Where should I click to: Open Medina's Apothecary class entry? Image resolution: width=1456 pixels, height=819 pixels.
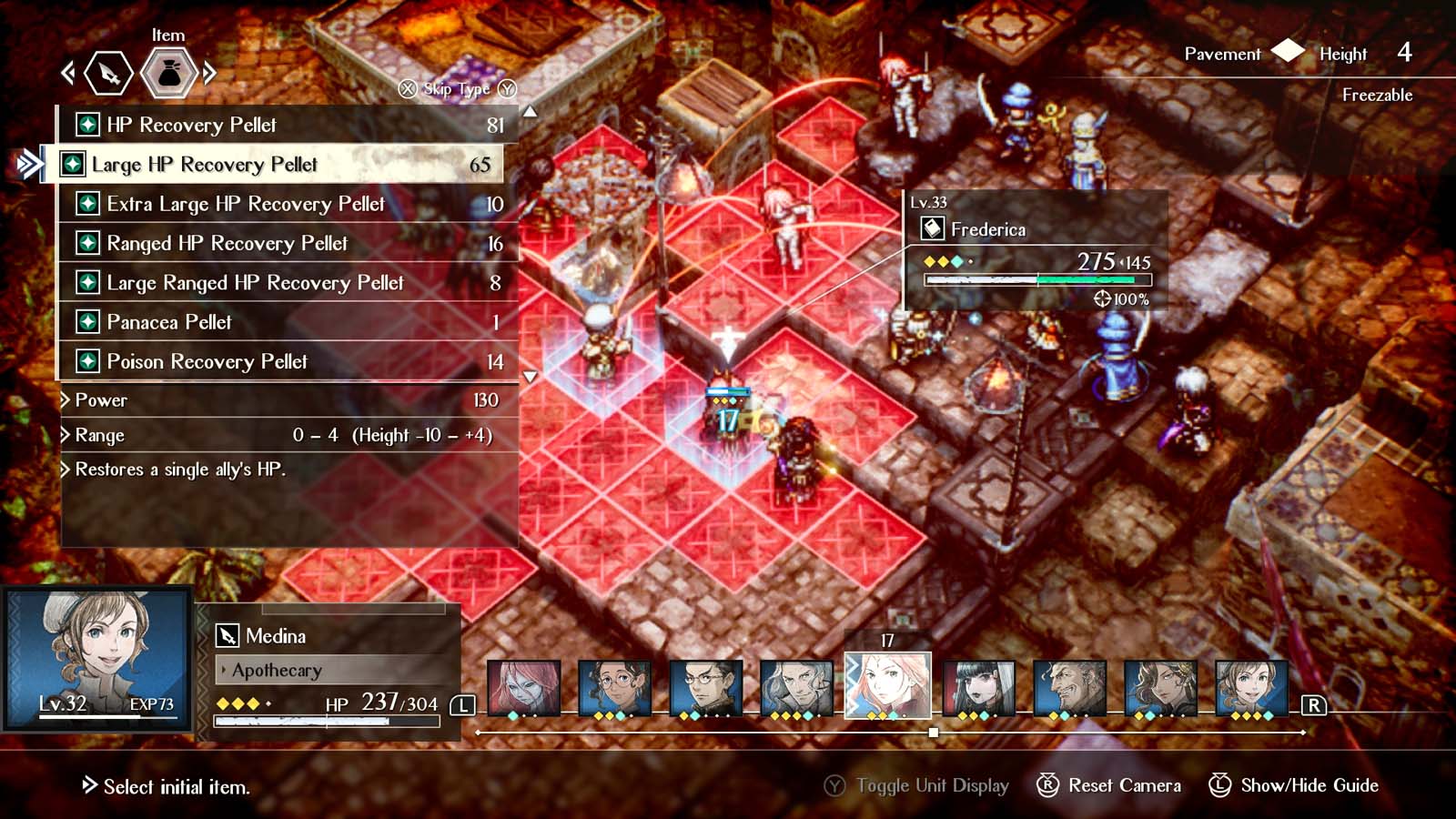(278, 672)
